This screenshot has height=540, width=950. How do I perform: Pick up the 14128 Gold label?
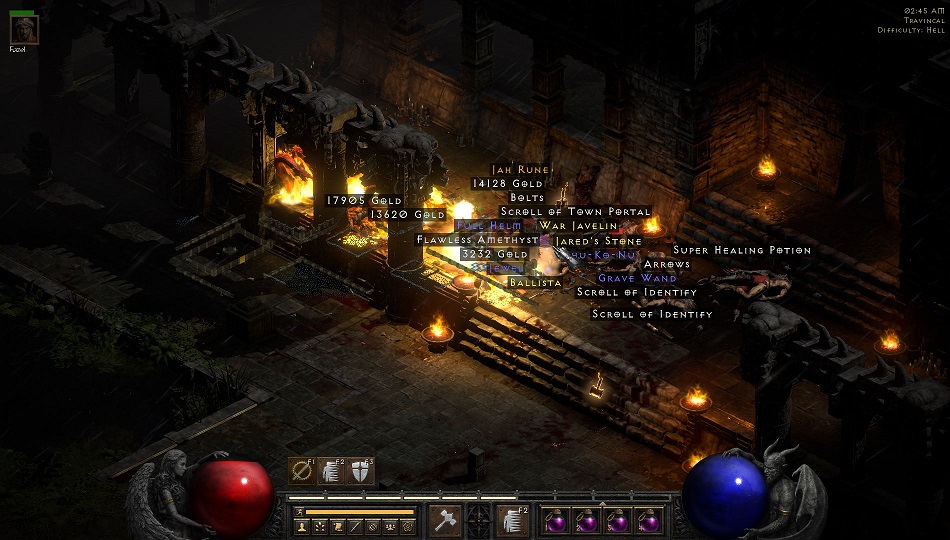point(508,184)
